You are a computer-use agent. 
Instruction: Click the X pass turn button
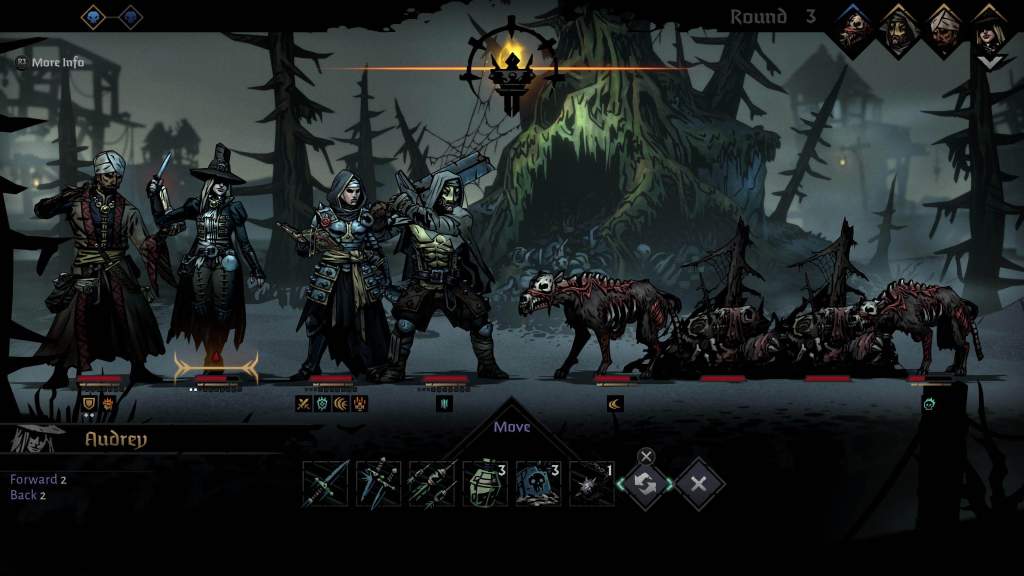[698, 484]
